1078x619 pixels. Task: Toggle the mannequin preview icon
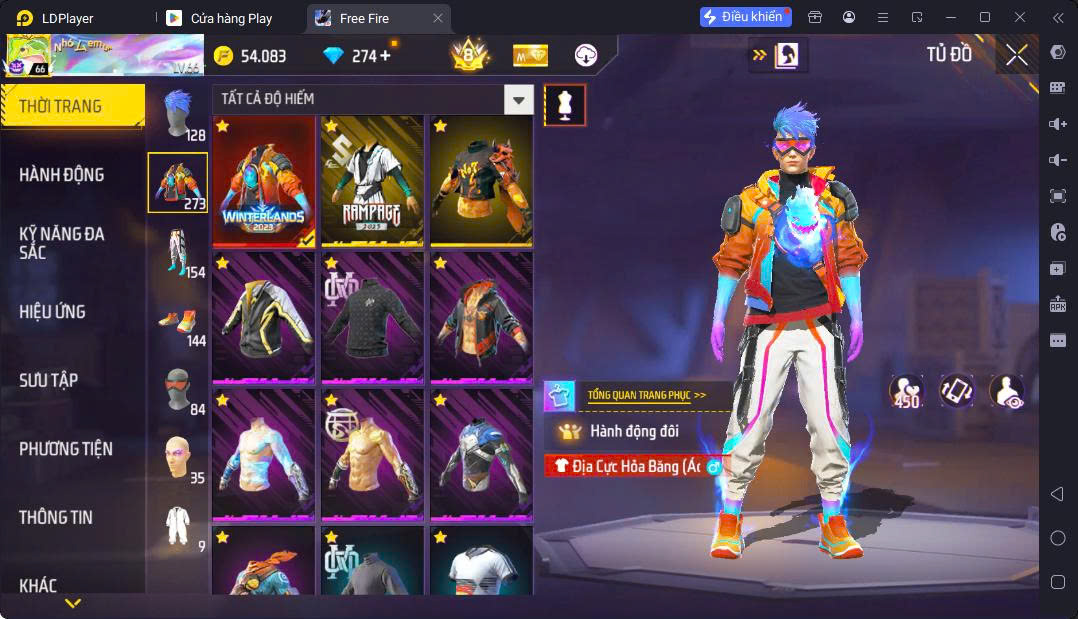tap(565, 105)
